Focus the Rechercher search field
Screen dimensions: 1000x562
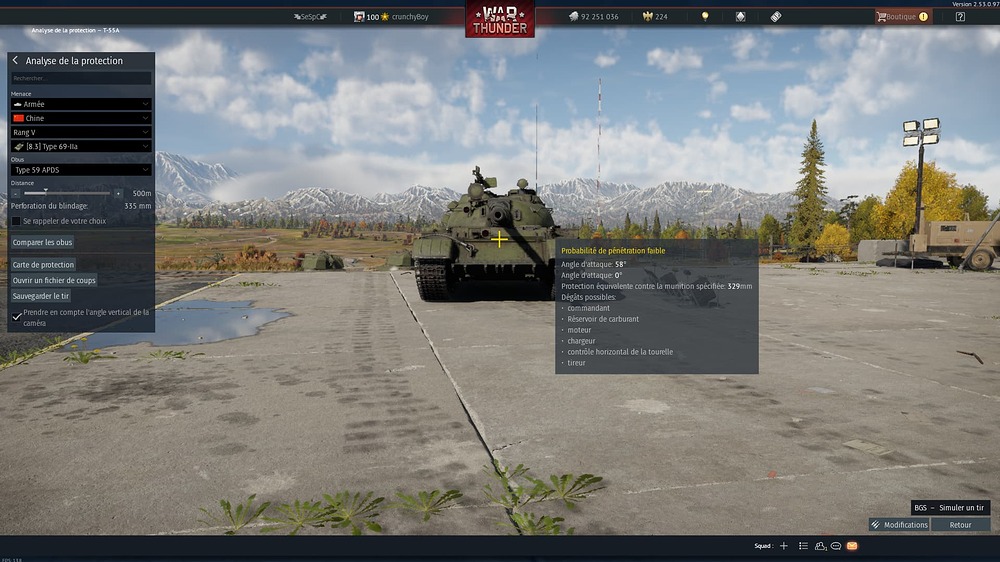tap(81, 78)
